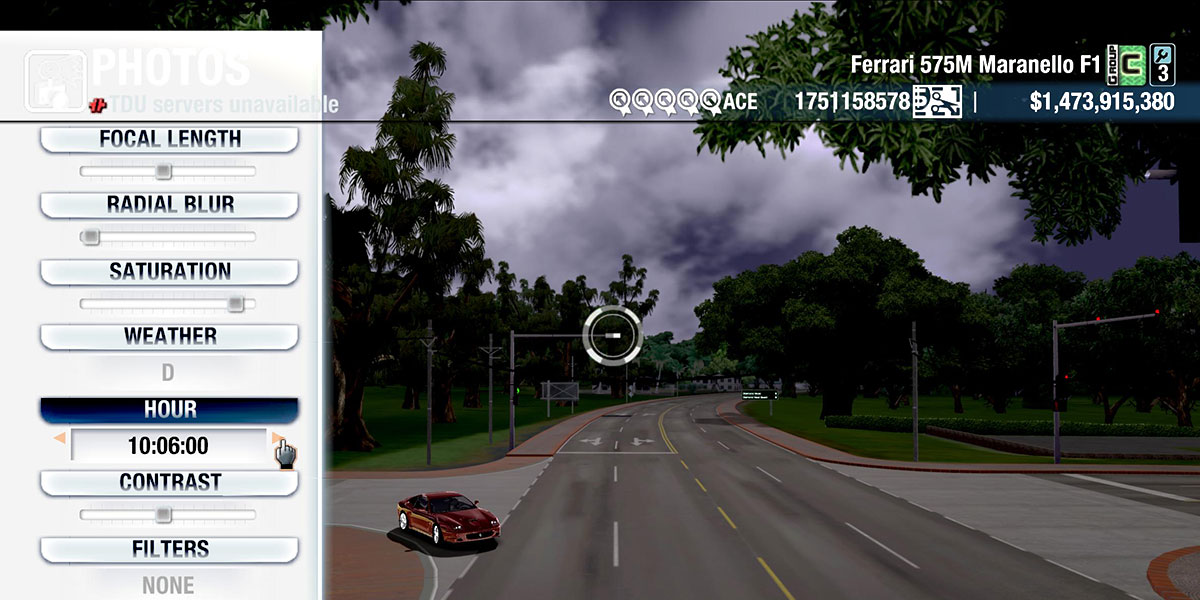Select the Radial Blur option
Viewport: 1200px width, 600px height.
(169, 205)
